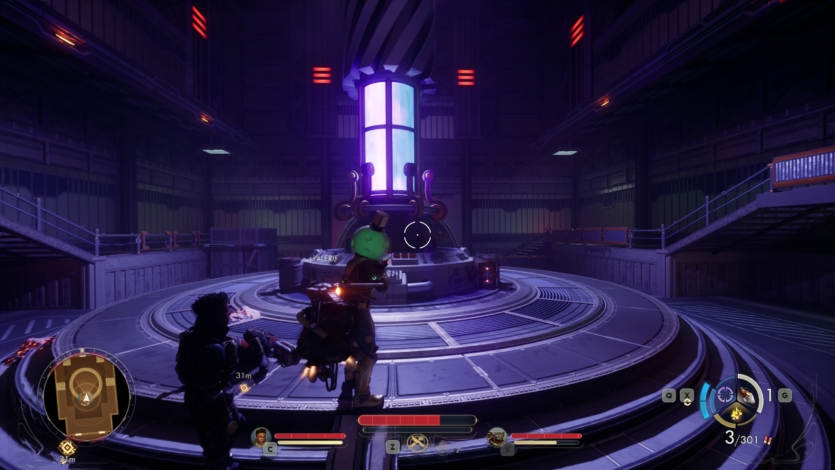
Task: Select the flame ammo type icon
Action: tap(736, 413)
